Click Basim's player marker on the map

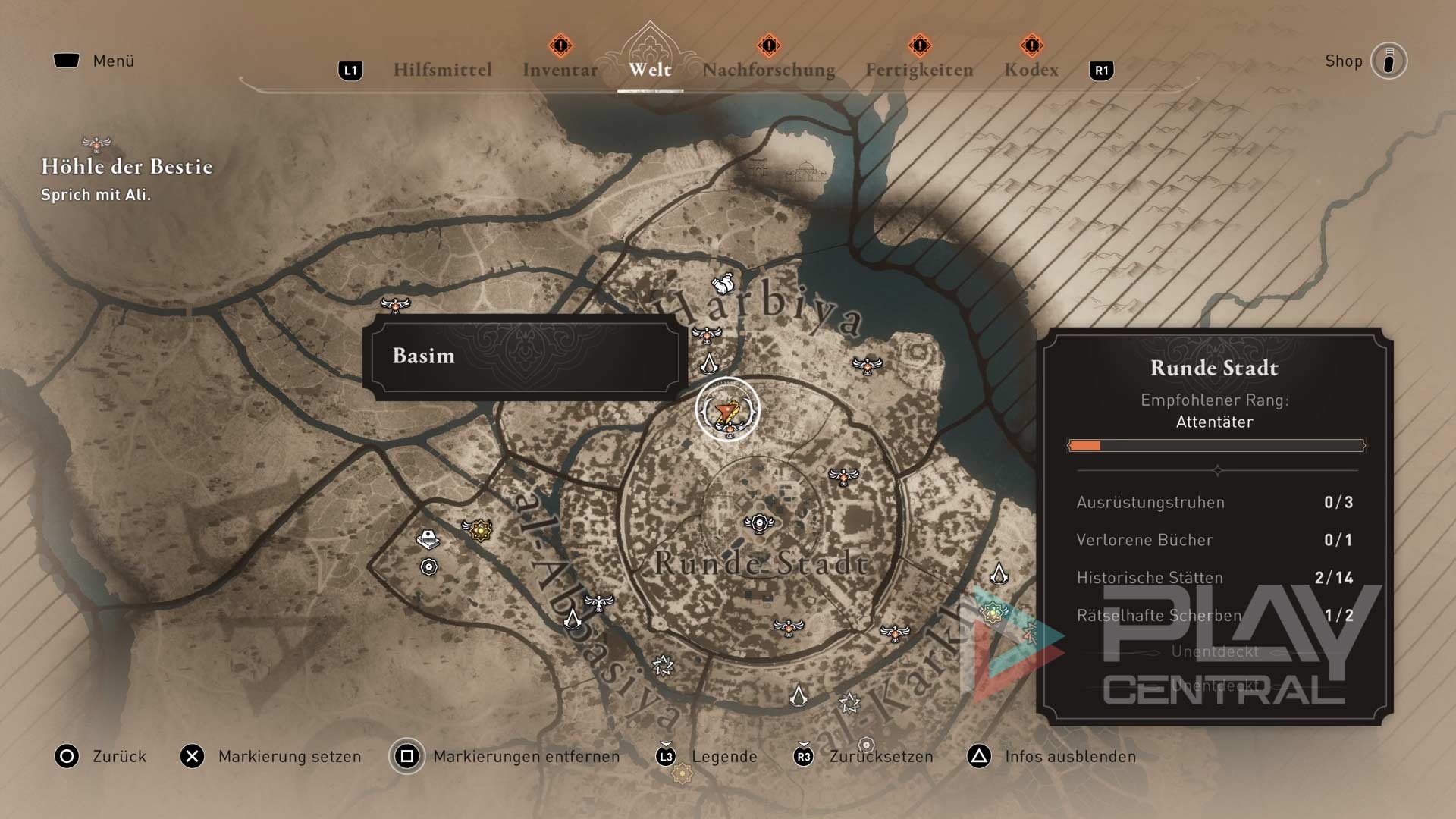727,410
